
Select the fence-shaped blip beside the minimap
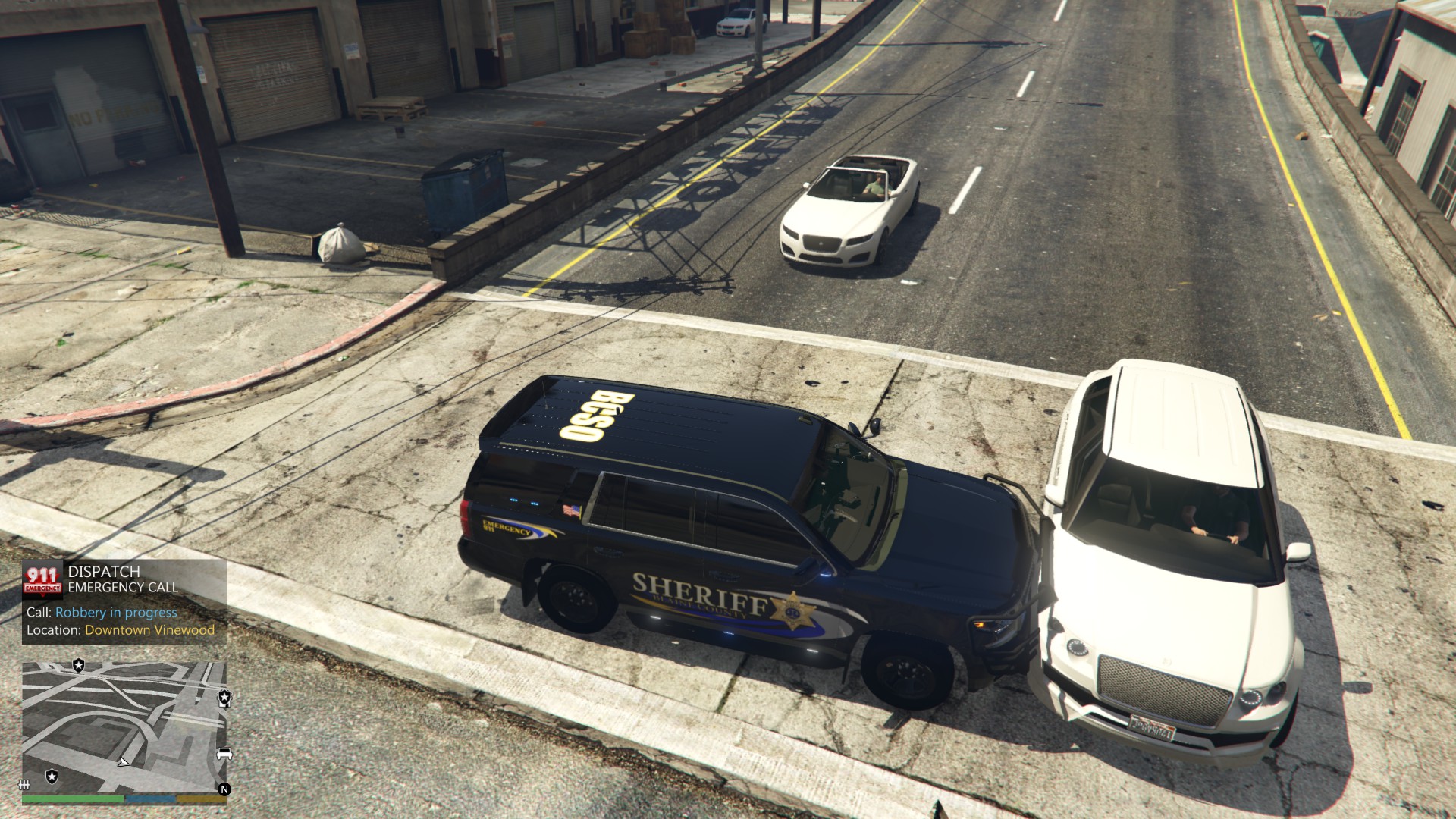(x=24, y=784)
